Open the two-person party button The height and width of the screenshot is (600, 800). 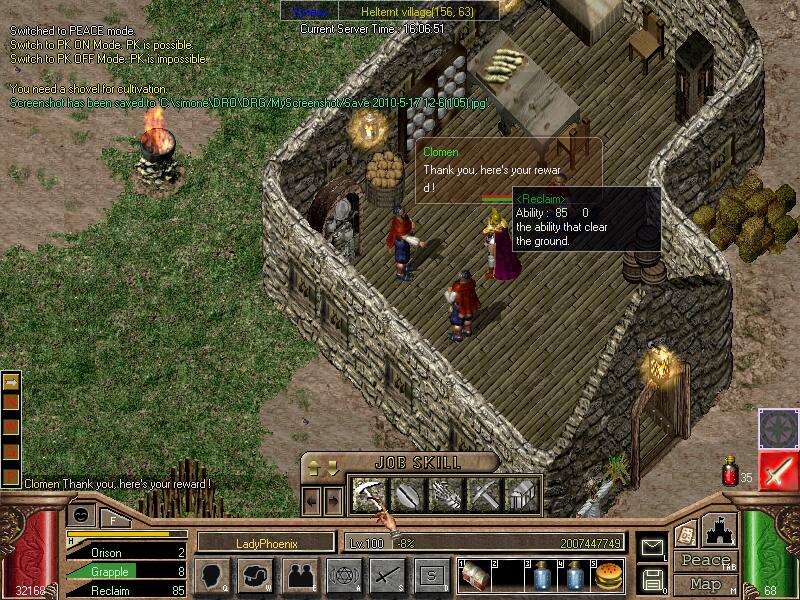click(299, 575)
